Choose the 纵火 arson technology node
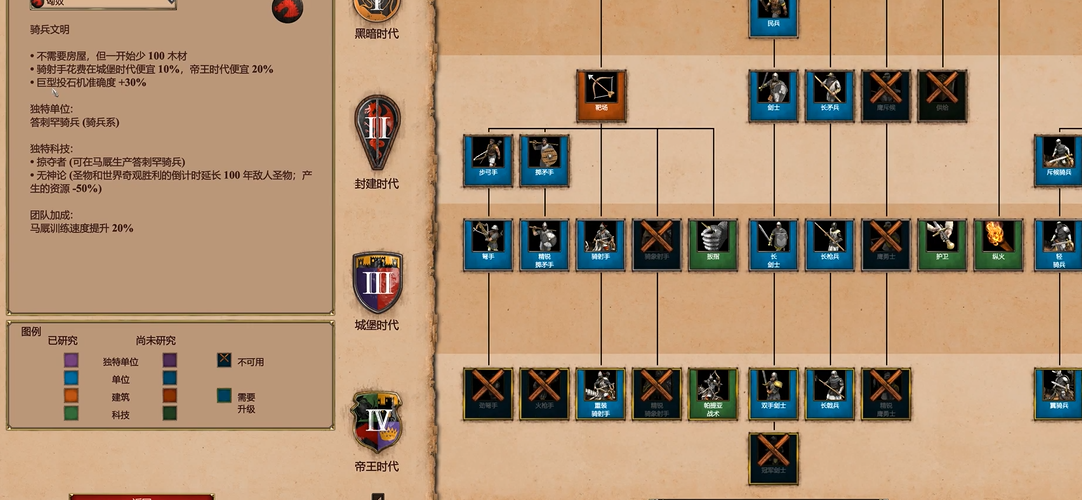 click(998, 245)
